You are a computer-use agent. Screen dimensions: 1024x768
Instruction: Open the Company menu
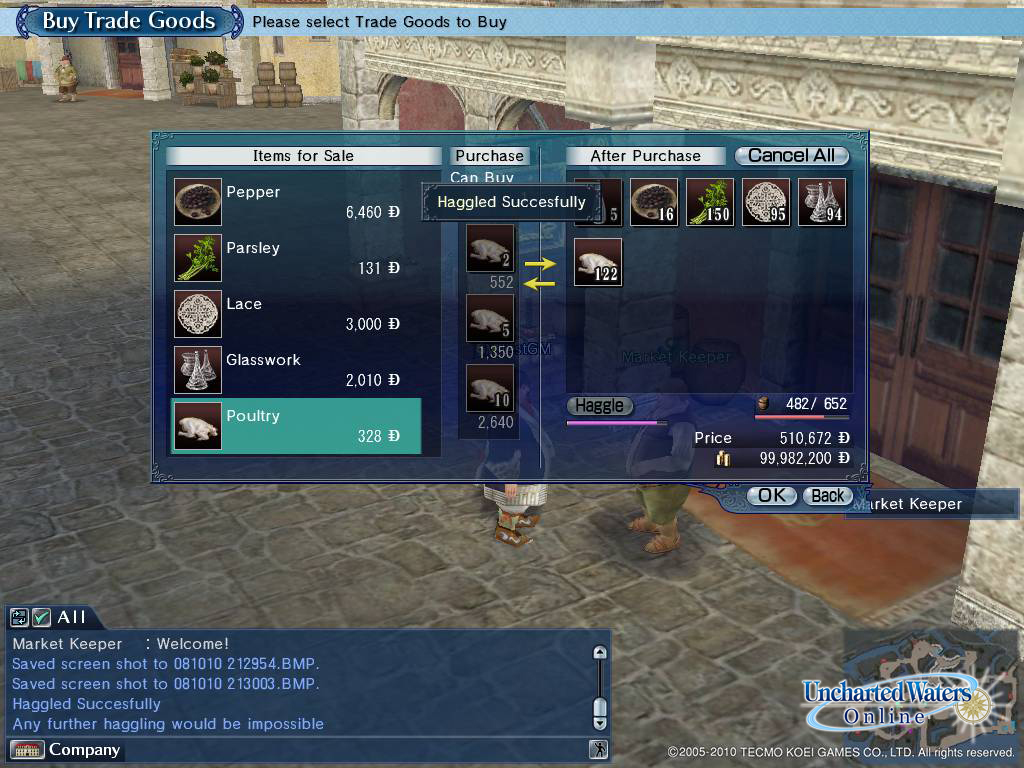pyautogui.click(x=66, y=750)
